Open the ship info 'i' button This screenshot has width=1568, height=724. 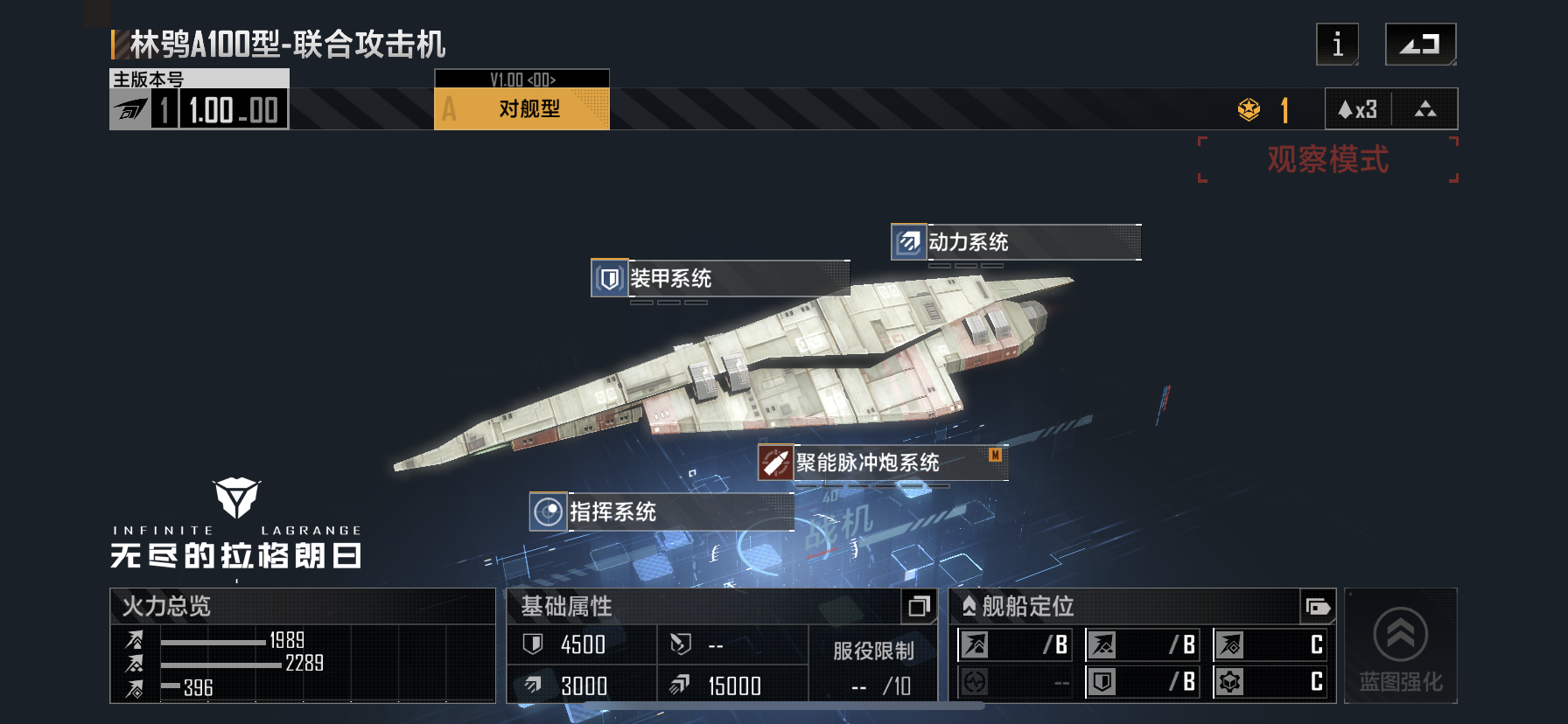[1337, 45]
